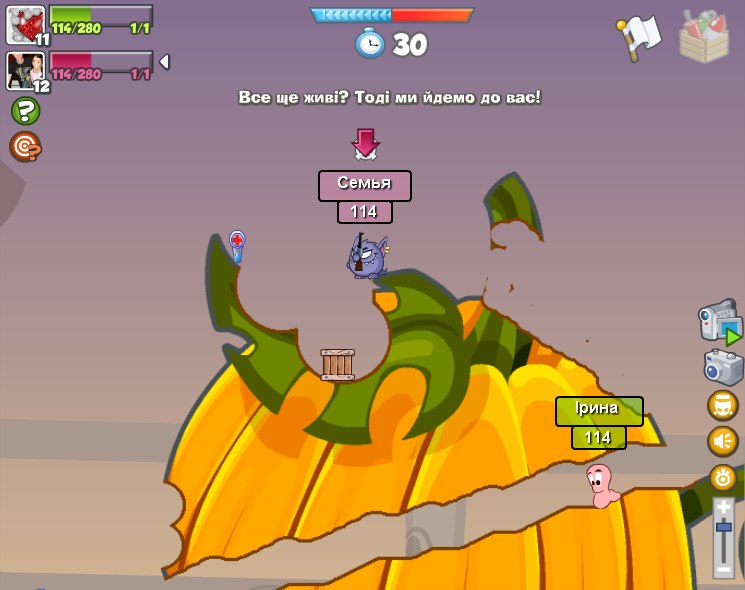Open the green question mark help

tap(25, 111)
